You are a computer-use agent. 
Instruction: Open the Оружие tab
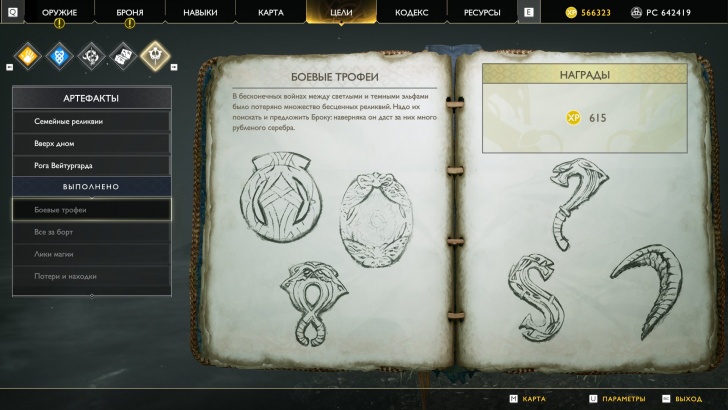pos(59,12)
